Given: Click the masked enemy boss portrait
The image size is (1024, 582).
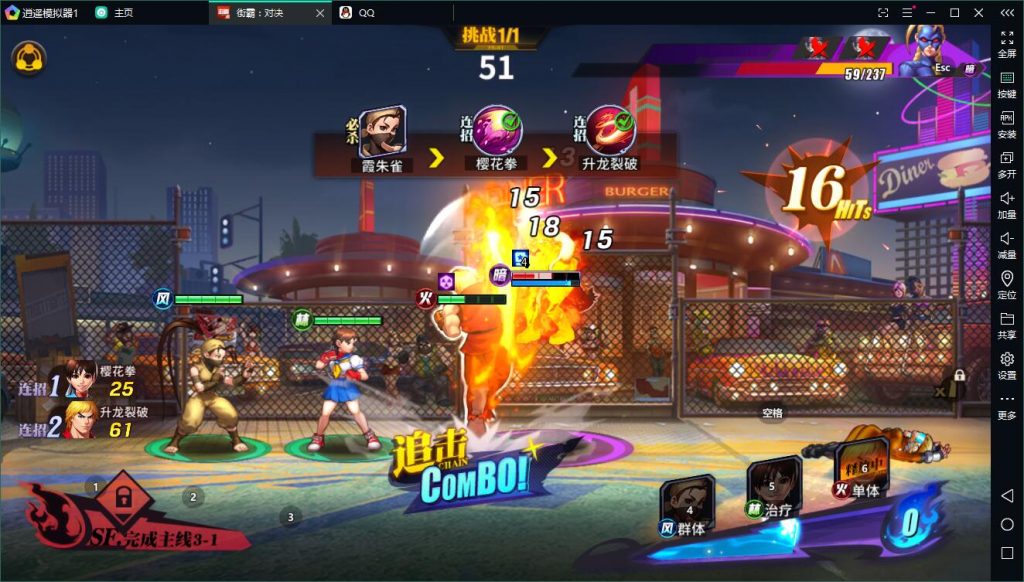Looking at the screenshot, I should click(925, 50).
